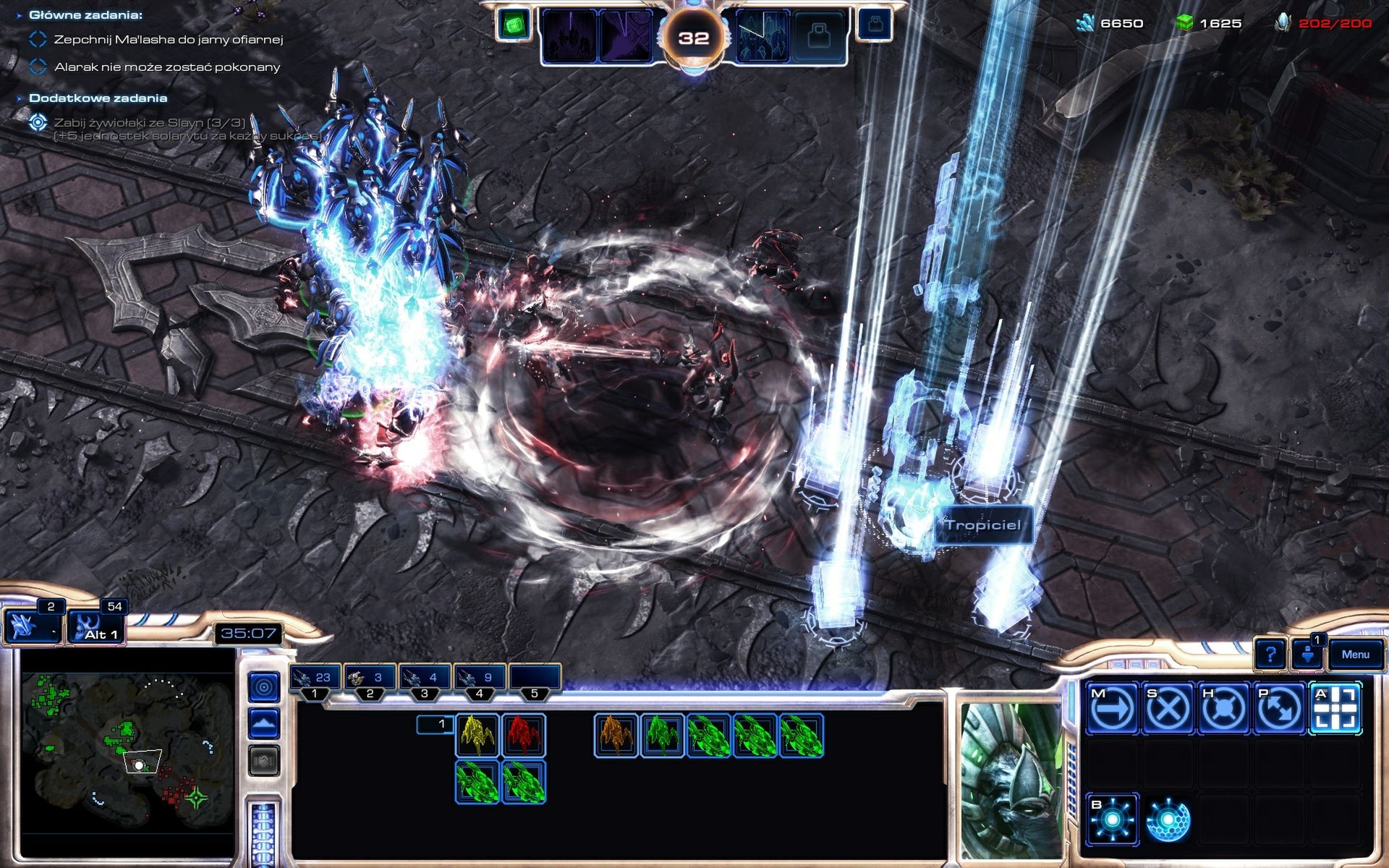The image size is (1389, 868).
Task: Collapse the Dodatkowe zadania section
Action: [x=20, y=98]
